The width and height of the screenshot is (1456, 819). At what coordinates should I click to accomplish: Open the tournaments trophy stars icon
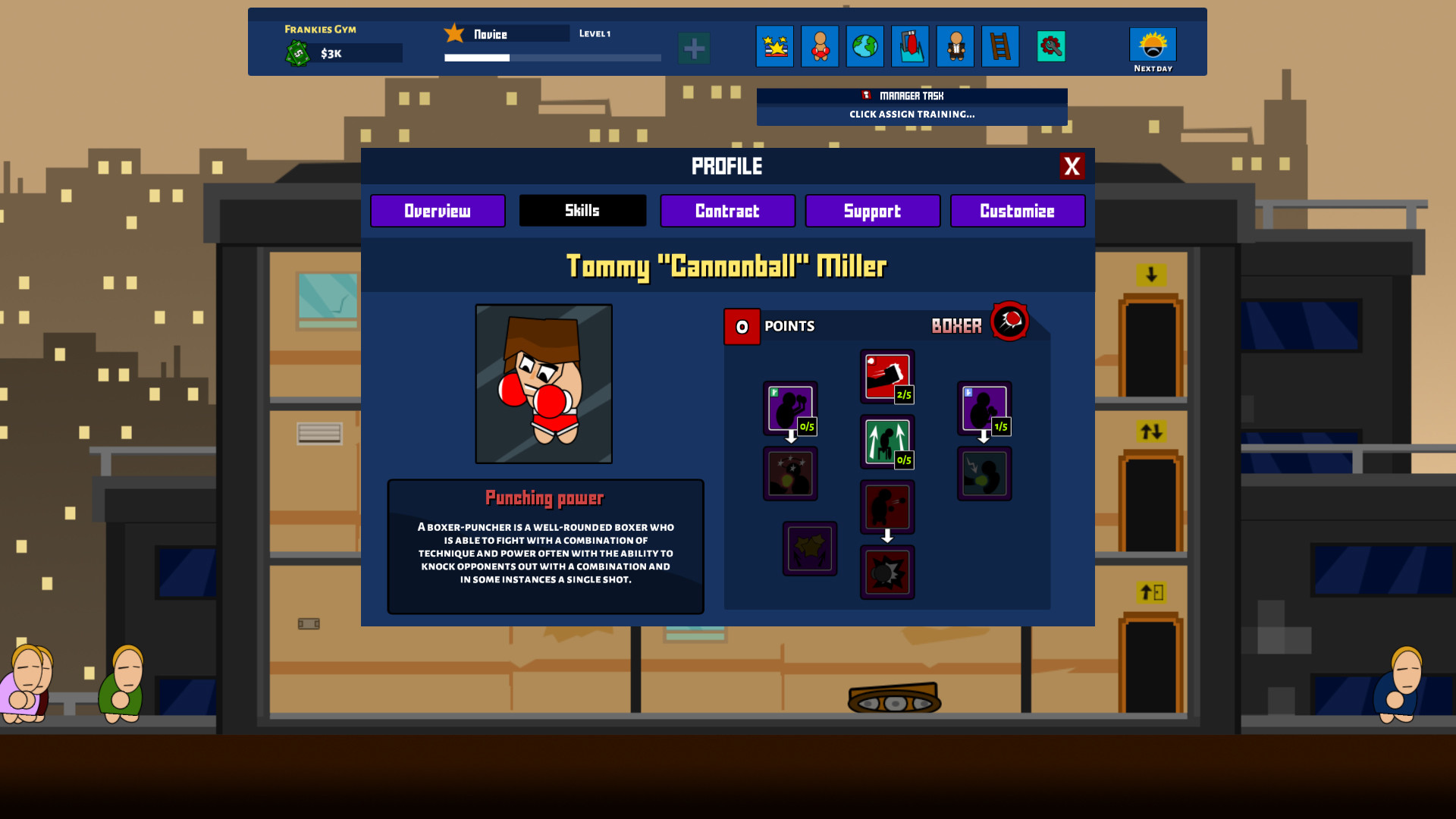tap(774, 46)
